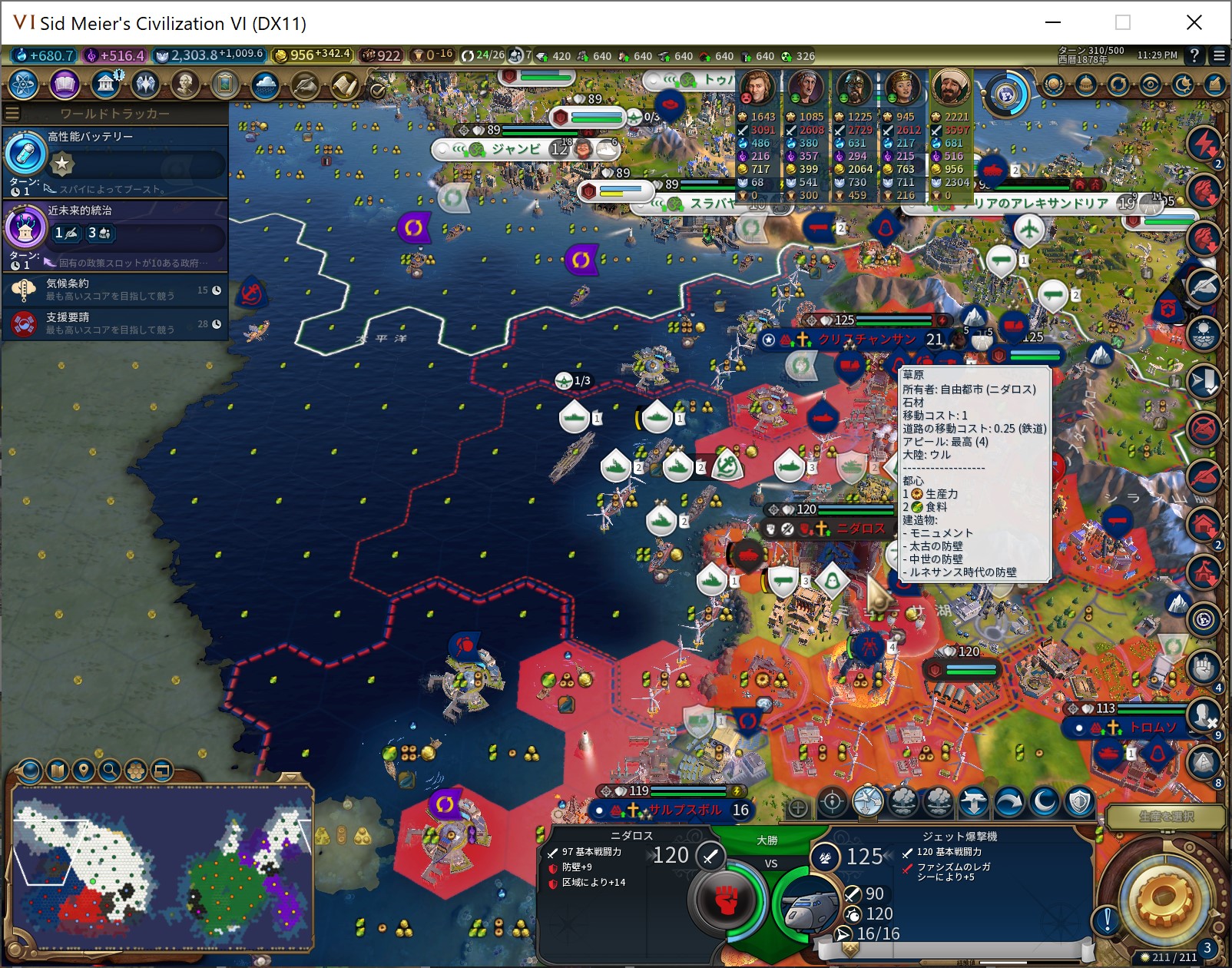Click the minimap world overview

(x=162, y=868)
